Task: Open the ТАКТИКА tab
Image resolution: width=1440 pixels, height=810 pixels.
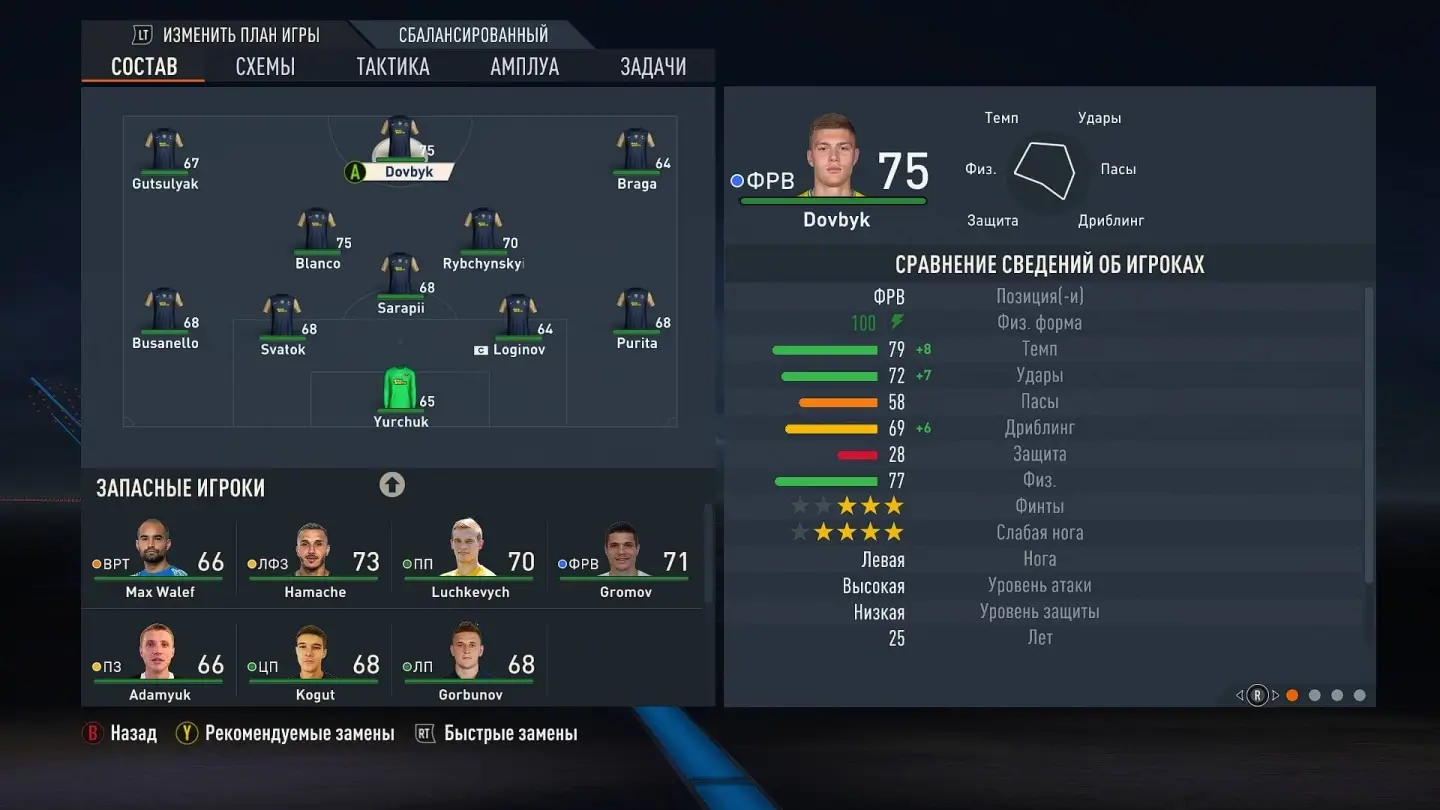Action: [x=393, y=67]
